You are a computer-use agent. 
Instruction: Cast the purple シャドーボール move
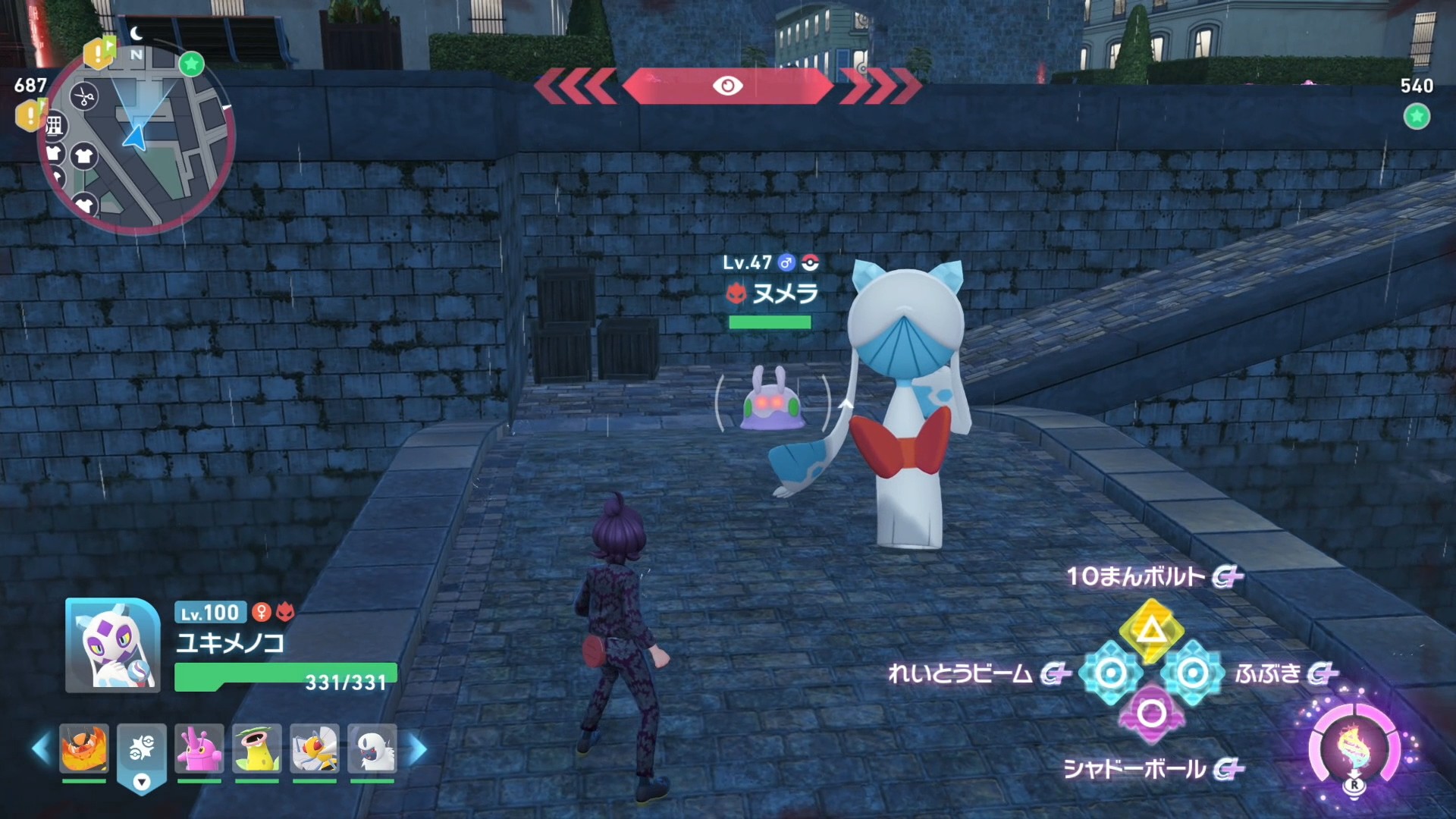(x=1151, y=714)
